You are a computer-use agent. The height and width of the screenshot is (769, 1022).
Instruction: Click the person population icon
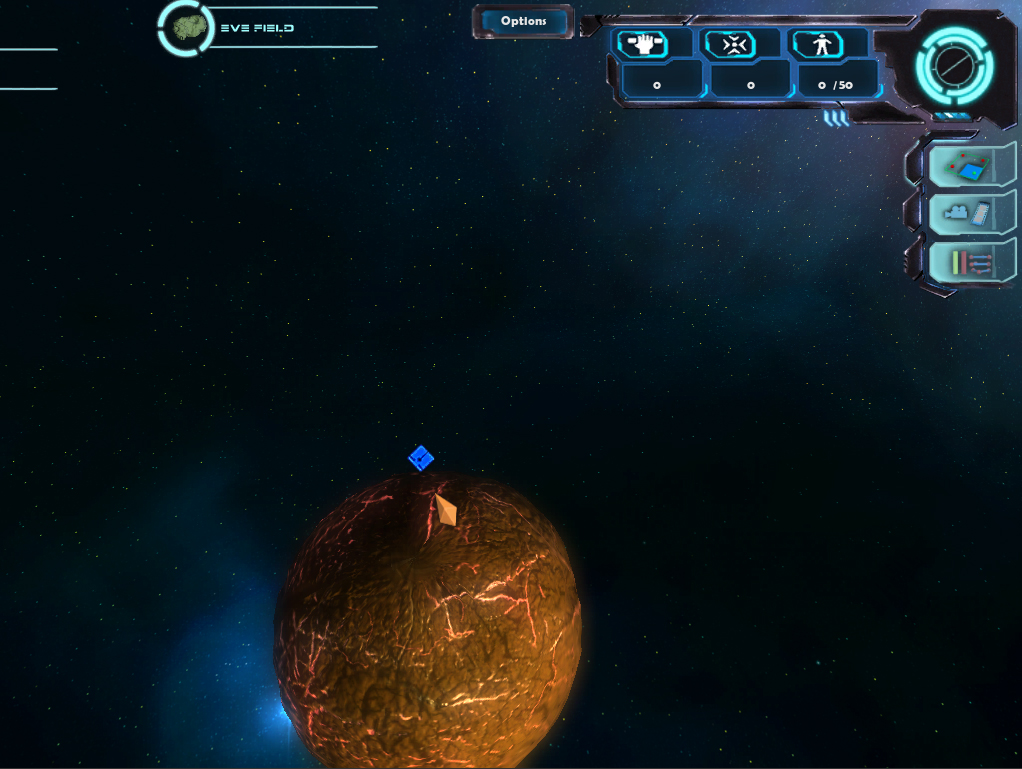pyautogui.click(x=819, y=44)
